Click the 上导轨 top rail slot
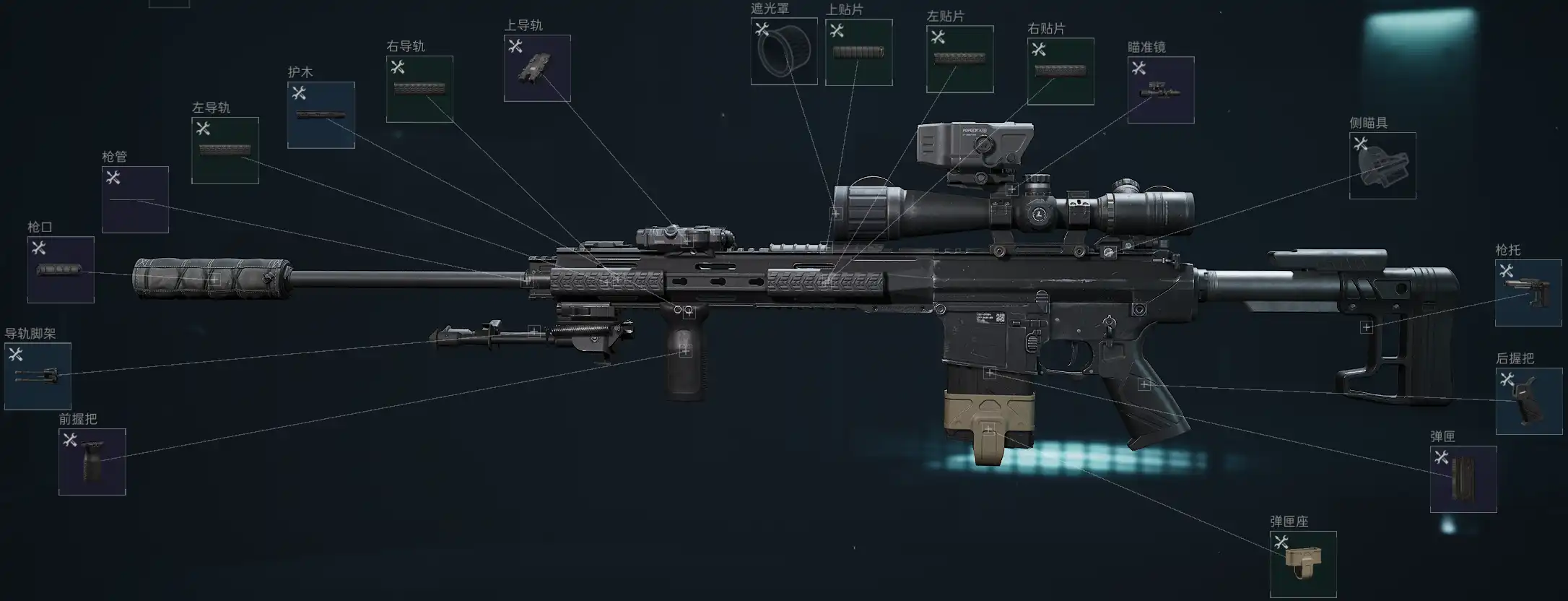 point(537,68)
